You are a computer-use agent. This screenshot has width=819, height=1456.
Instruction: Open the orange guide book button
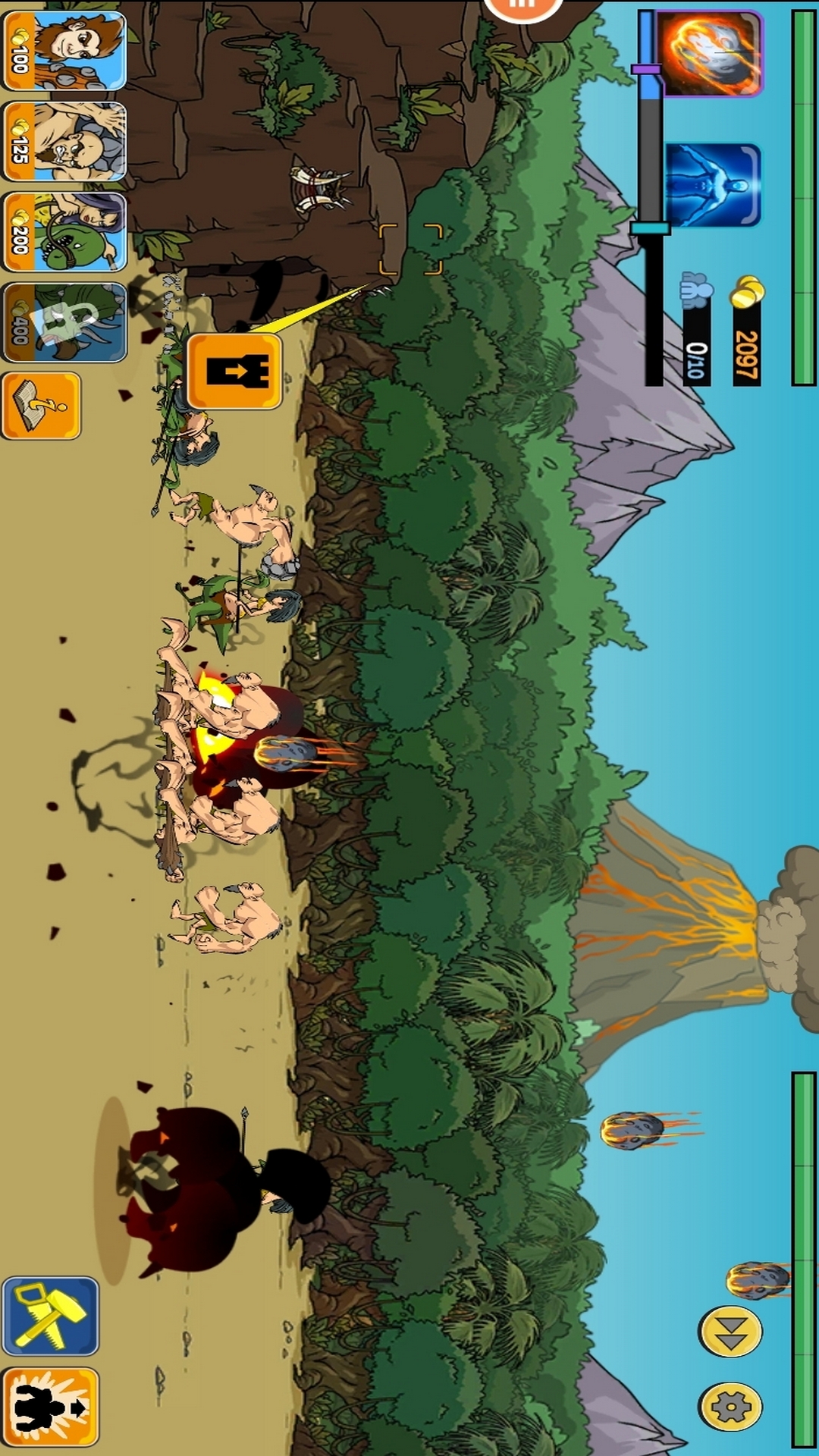coord(41,406)
